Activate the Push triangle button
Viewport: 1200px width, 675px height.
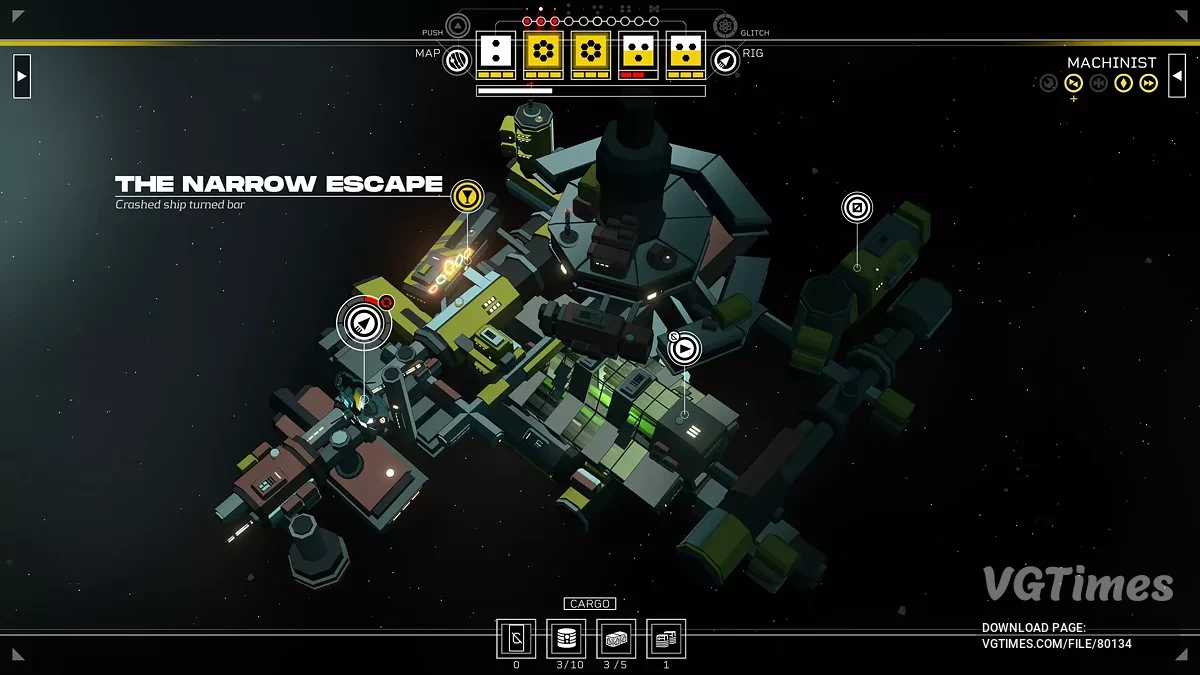pyautogui.click(x=458, y=26)
